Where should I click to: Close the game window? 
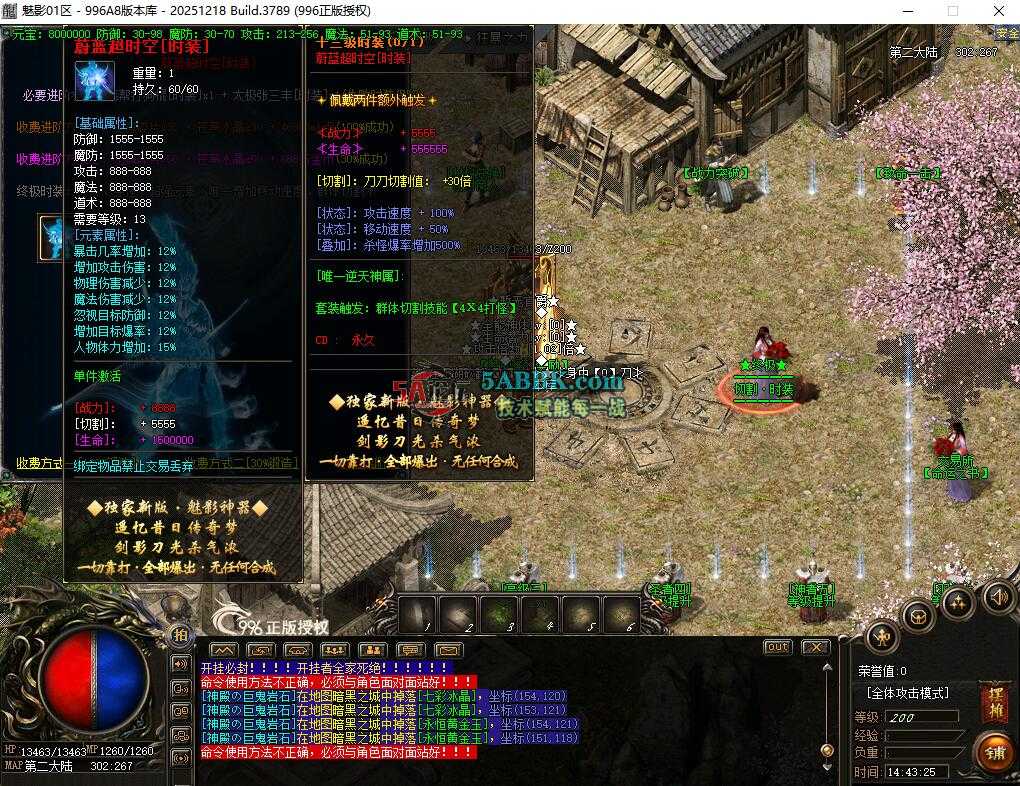[998, 11]
